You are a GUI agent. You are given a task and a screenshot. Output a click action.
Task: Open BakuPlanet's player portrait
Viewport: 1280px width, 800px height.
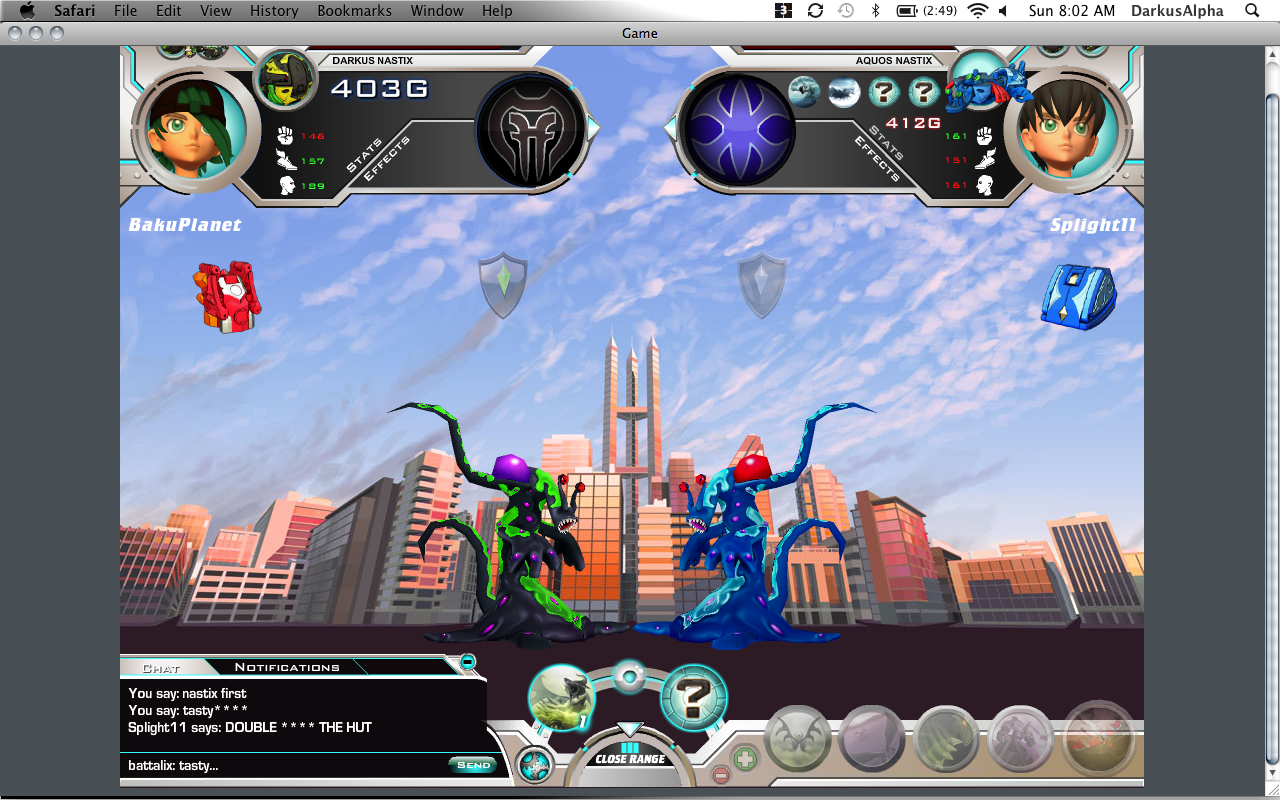196,128
